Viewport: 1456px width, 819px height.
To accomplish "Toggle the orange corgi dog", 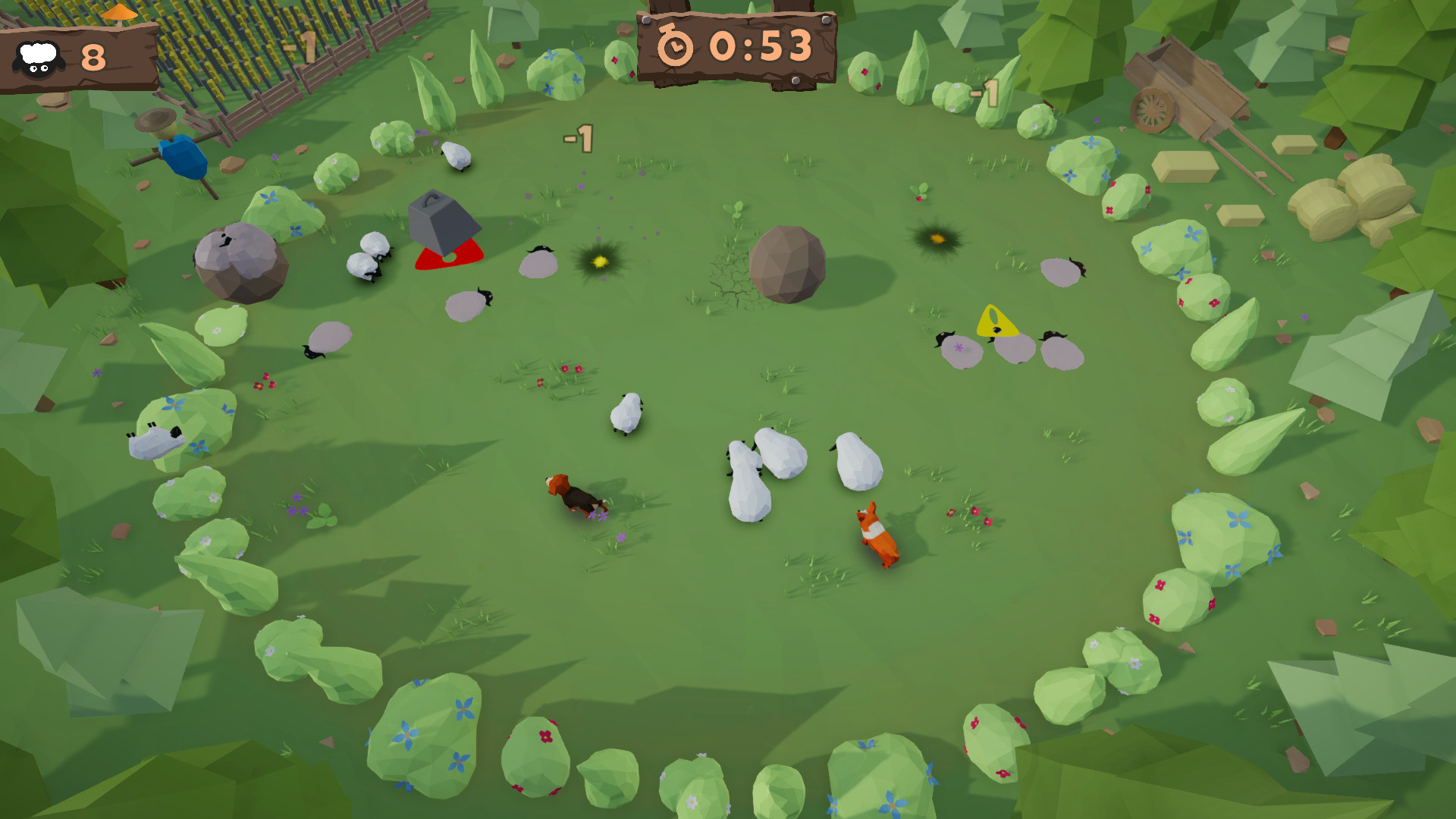I will [878, 531].
